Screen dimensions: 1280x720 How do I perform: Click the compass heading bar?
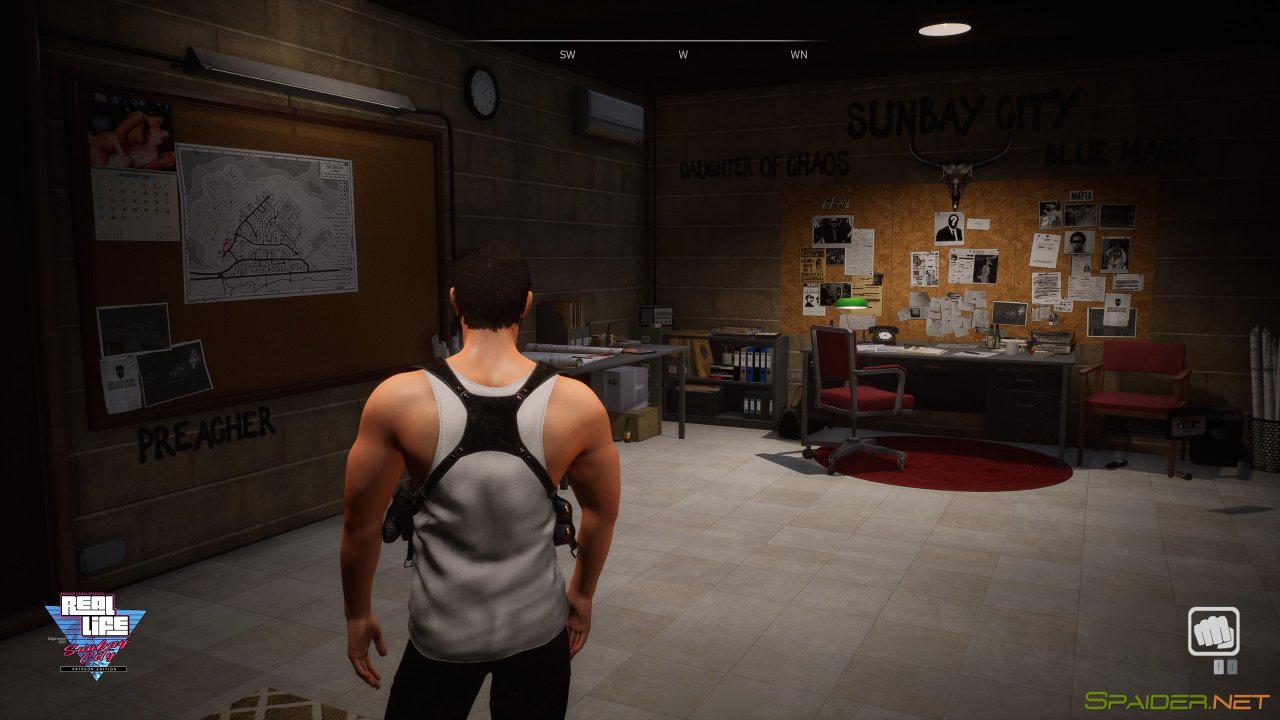pyautogui.click(x=683, y=48)
